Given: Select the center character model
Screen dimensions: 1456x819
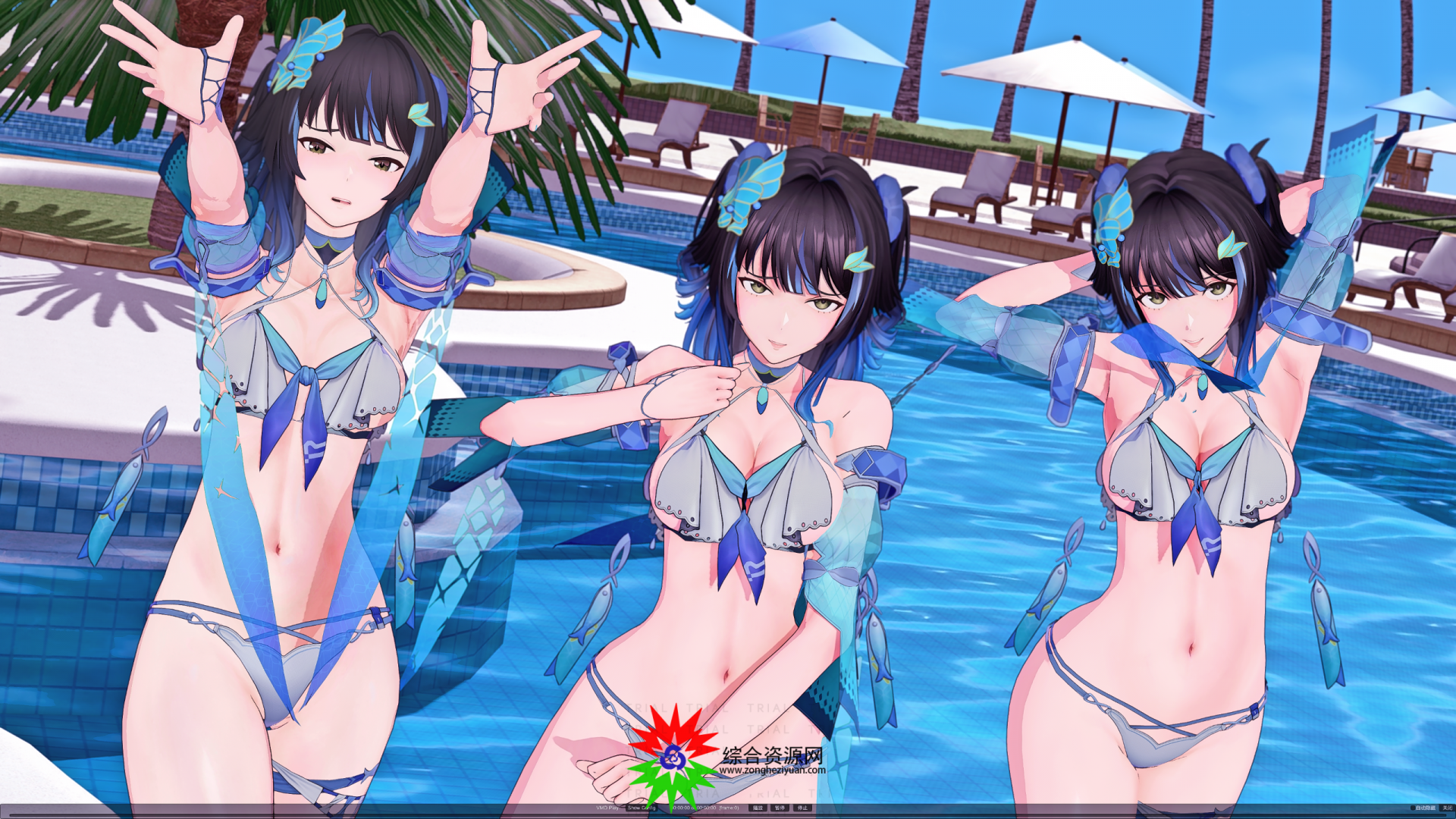Looking at the screenshot, I should [758, 455].
